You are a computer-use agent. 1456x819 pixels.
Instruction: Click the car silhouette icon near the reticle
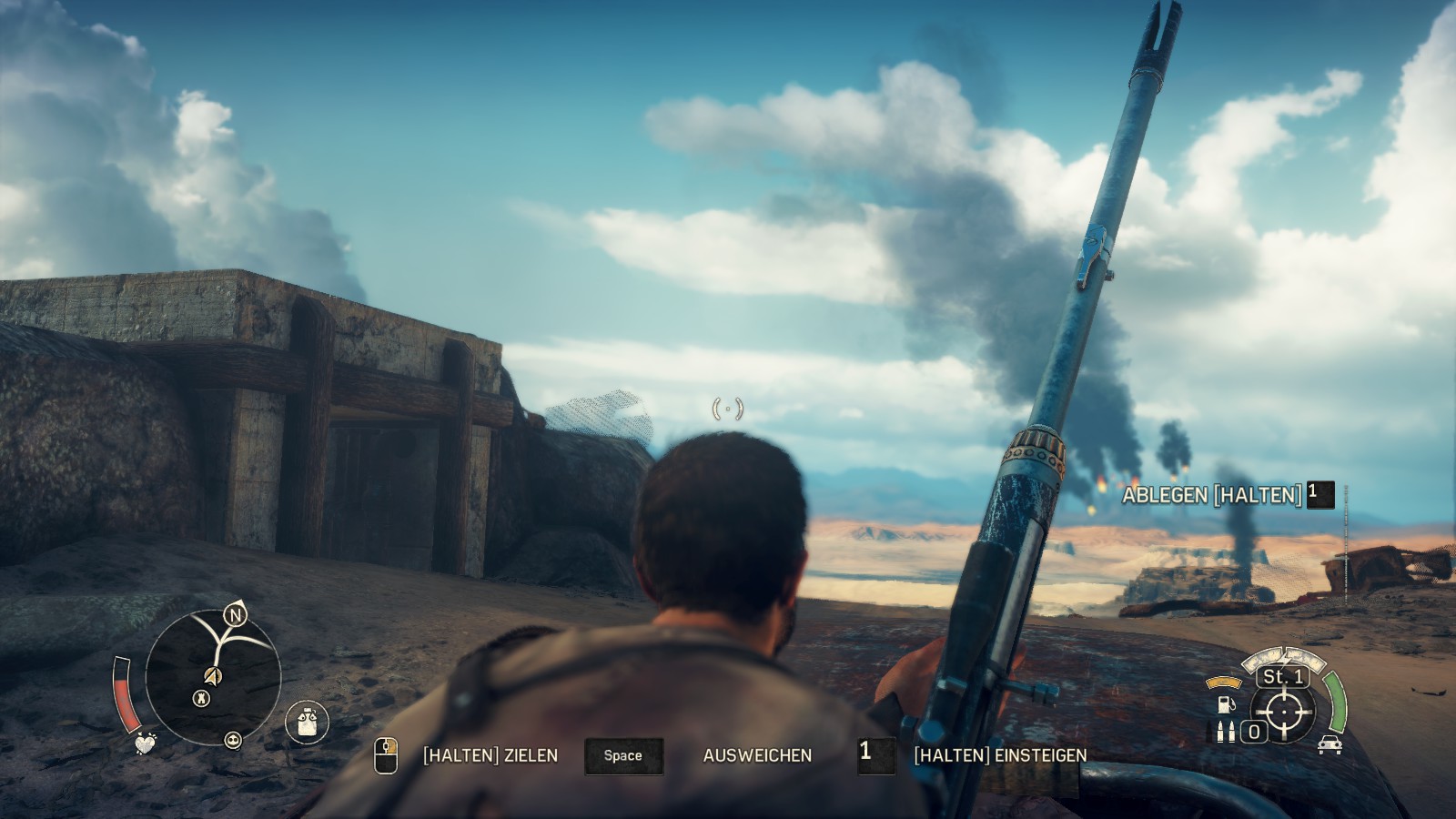[1330, 745]
